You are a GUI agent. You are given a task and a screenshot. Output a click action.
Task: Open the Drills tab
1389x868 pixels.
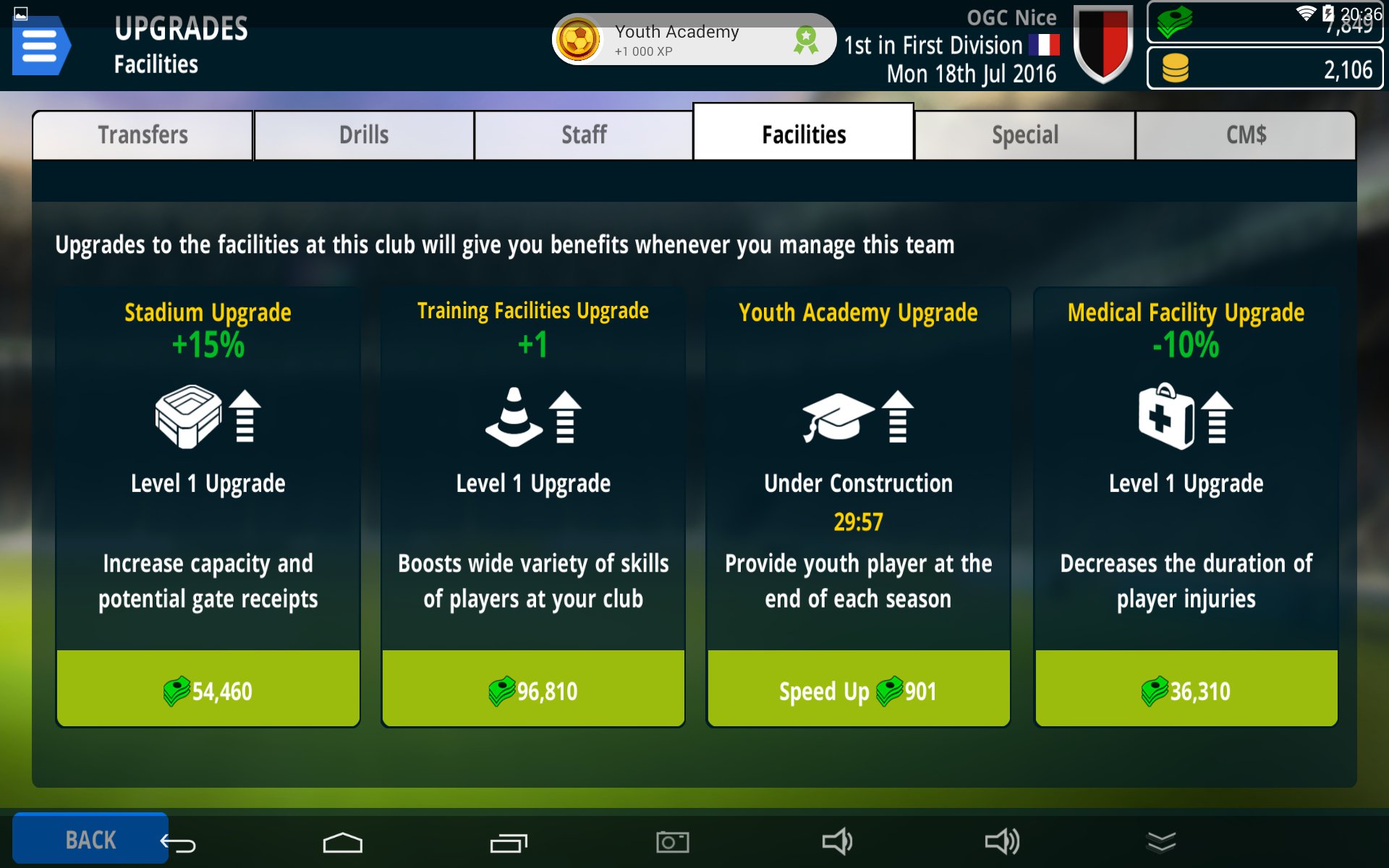[x=364, y=135]
